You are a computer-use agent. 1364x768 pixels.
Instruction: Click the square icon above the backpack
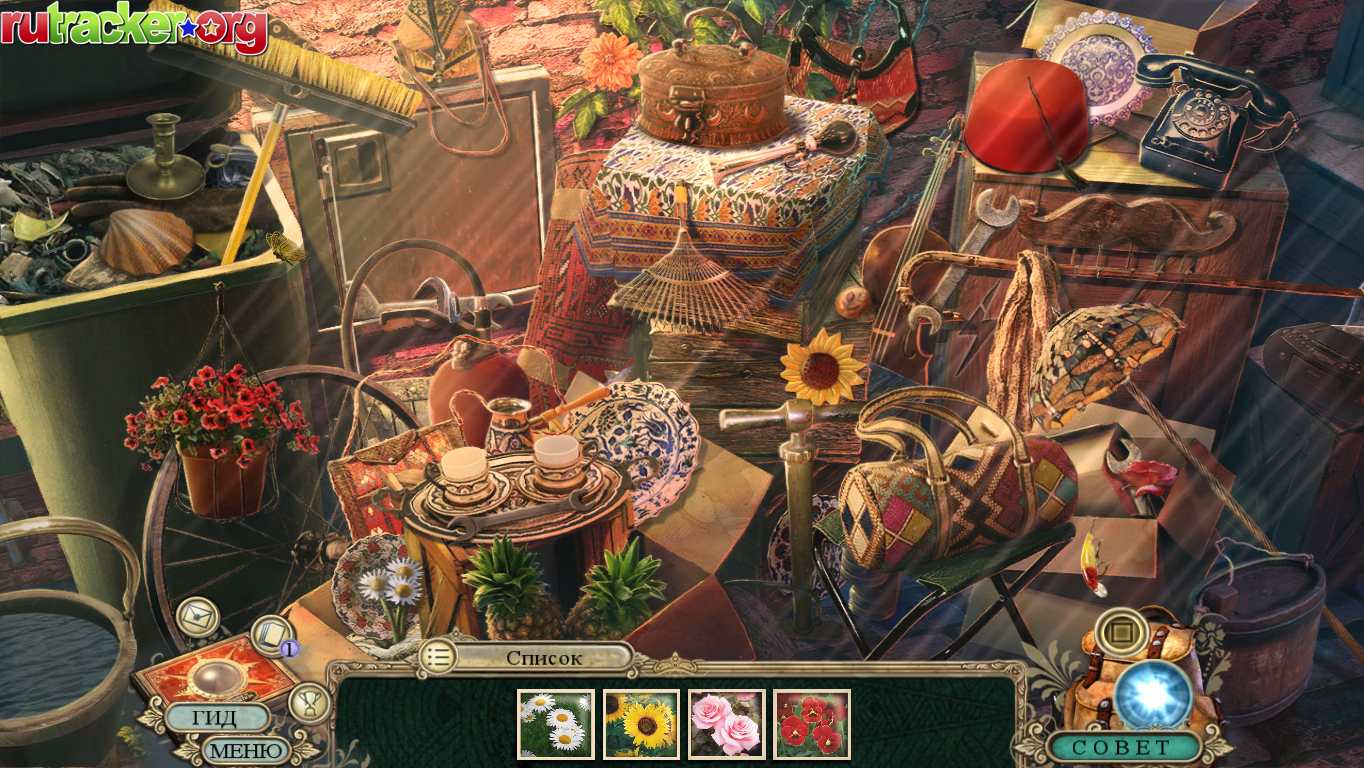click(1121, 632)
